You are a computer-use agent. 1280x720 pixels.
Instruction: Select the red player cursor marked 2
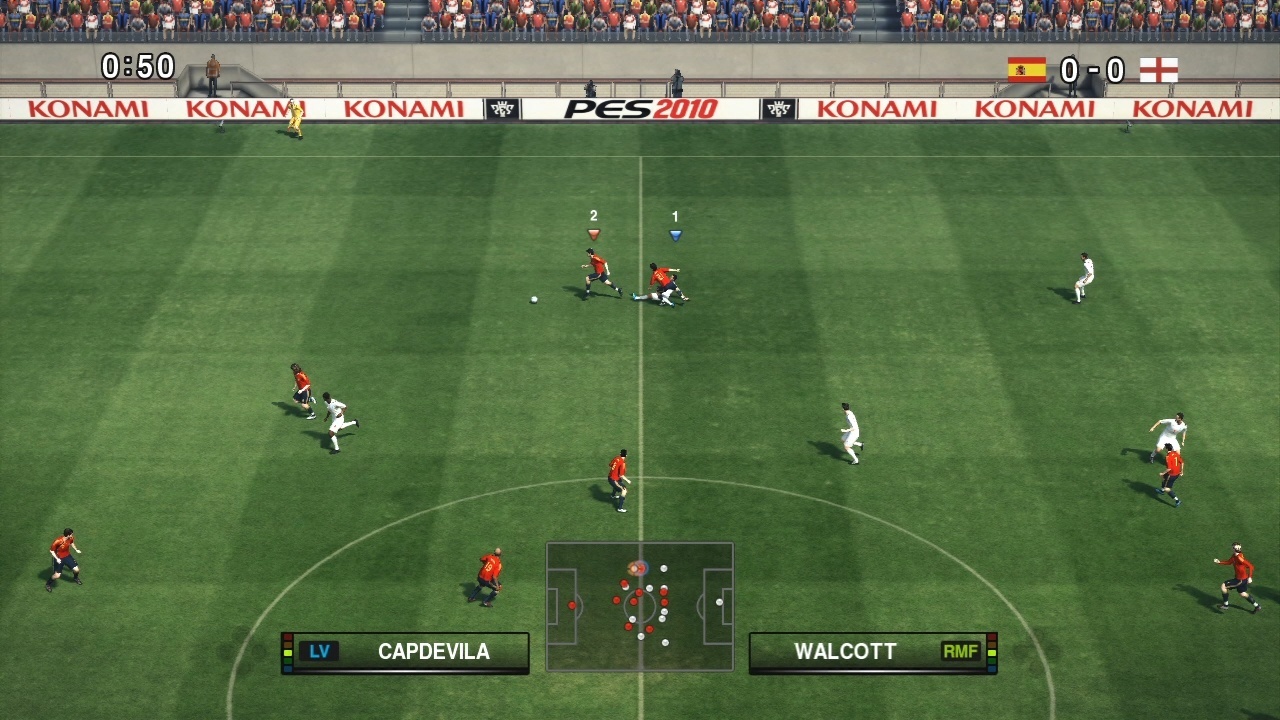[x=593, y=230]
